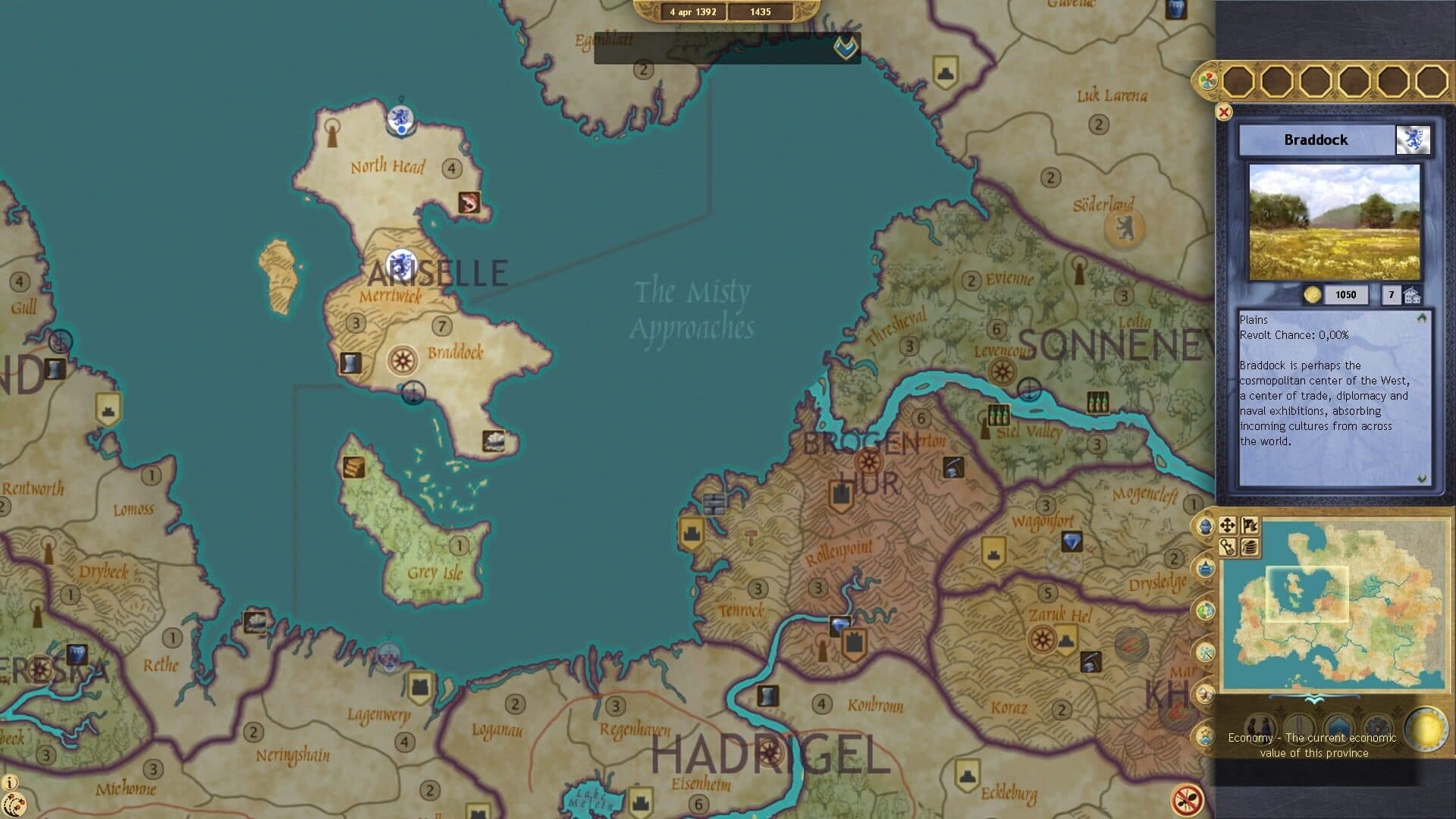1456x819 pixels.
Task: Toggle the crossed-tools map mode on the sidebar
Action: pyautogui.click(x=1205, y=651)
